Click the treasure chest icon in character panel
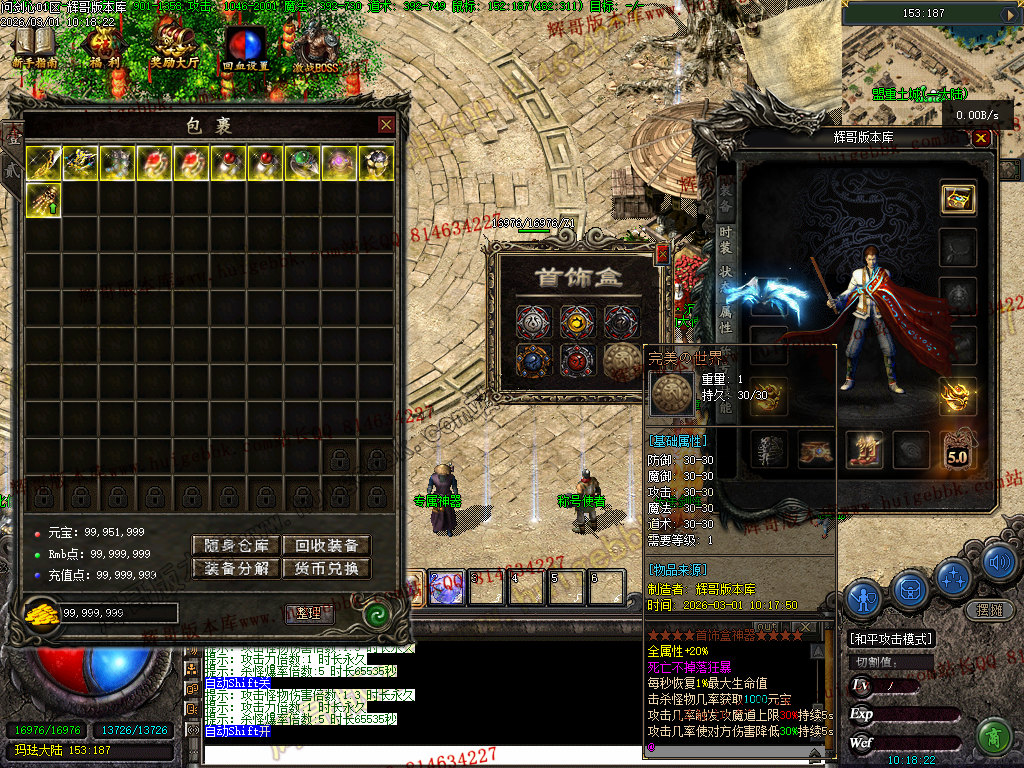This screenshot has height=768, width=1024. pos(958,198)
